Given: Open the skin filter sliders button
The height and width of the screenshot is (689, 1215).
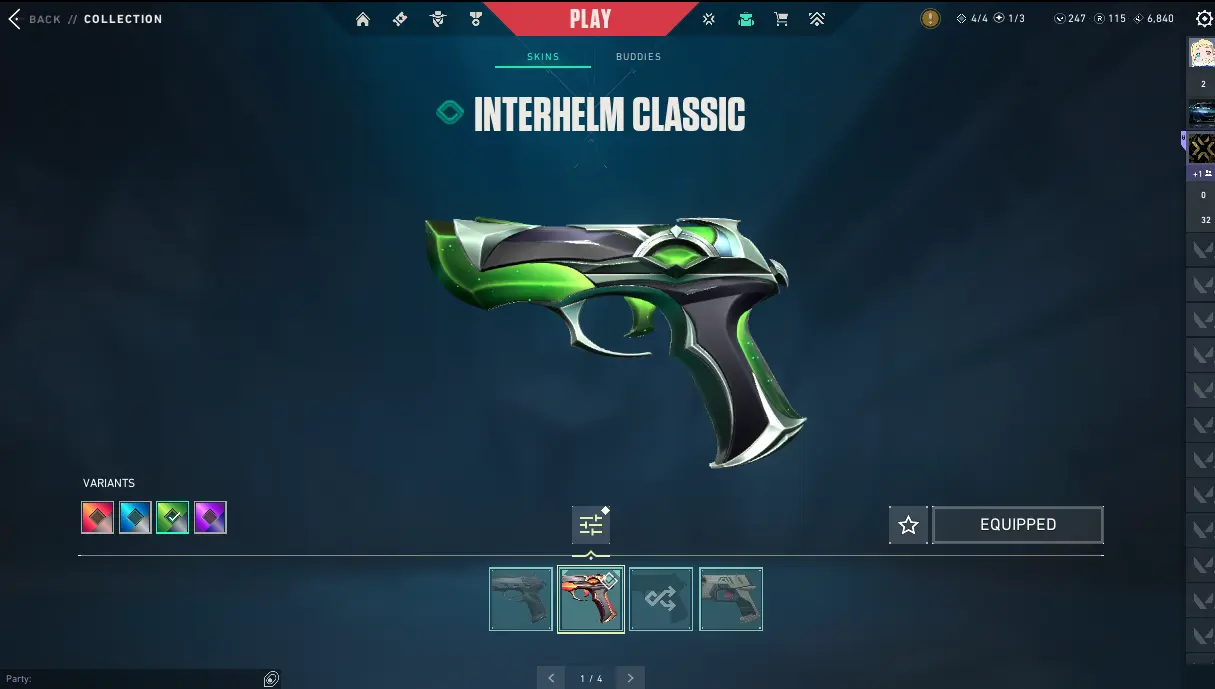Looking at the screenshot, I should pyautogui.click(x=591, y=525).
